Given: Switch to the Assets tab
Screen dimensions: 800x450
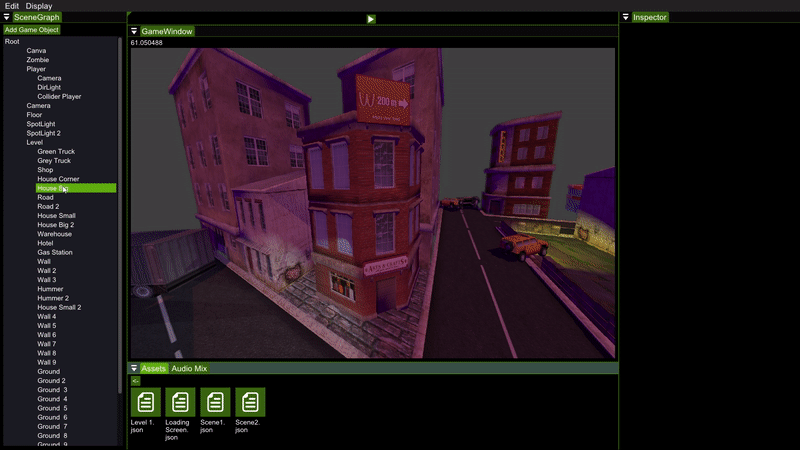Looking at the screenshot, I should coord(153,369).
